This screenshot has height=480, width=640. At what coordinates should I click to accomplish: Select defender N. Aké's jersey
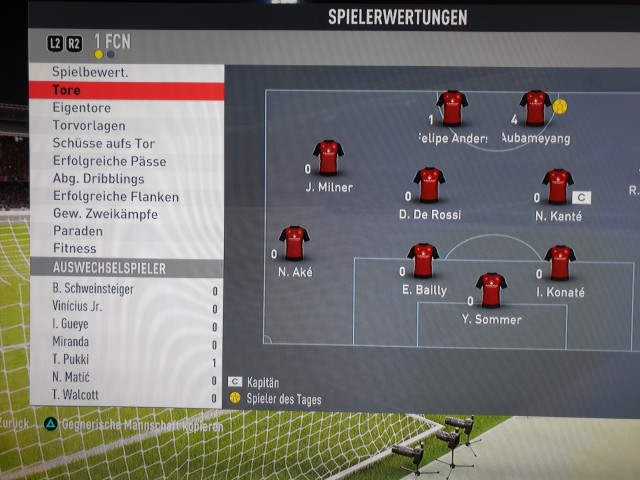294,242
